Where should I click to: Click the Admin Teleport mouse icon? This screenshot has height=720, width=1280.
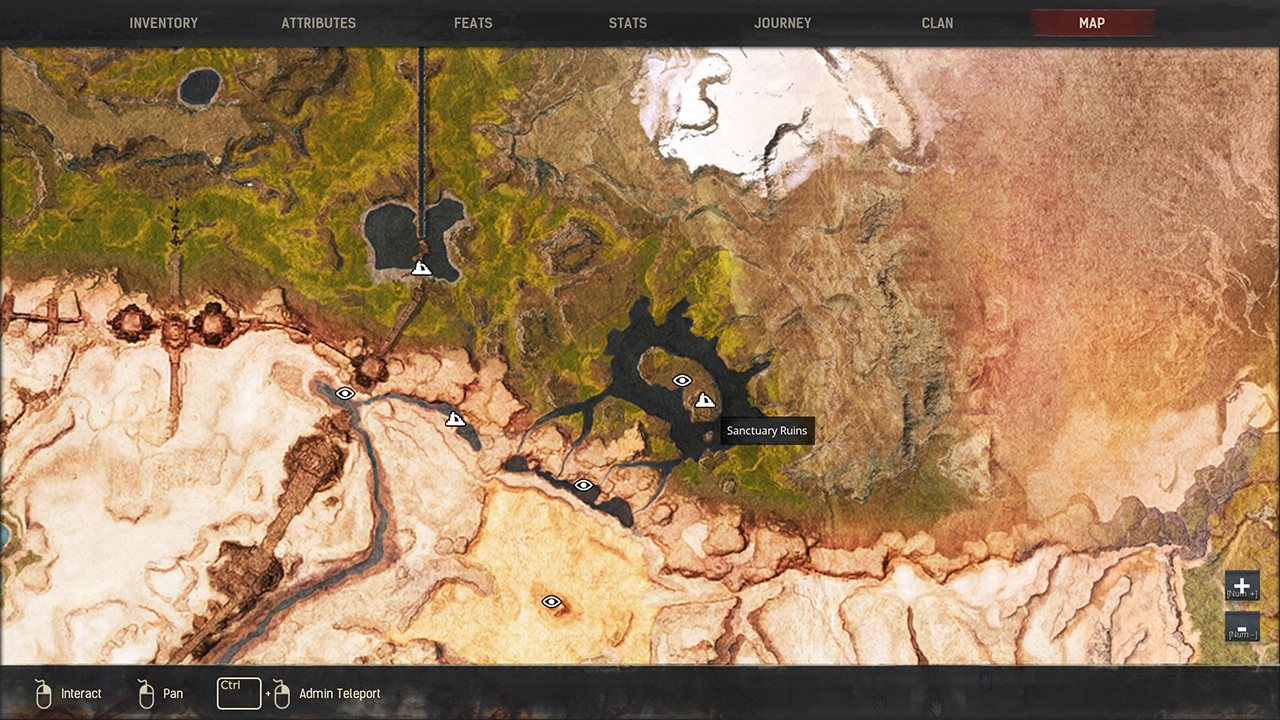pyautogui.click(x=280, y=693)
